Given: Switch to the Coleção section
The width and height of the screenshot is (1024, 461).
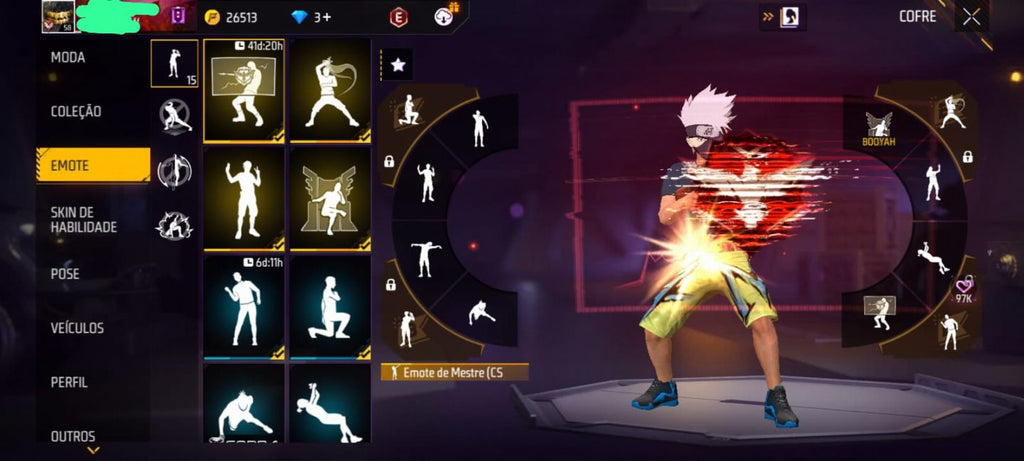Looking at the screenshot, I should pos(76,112).
